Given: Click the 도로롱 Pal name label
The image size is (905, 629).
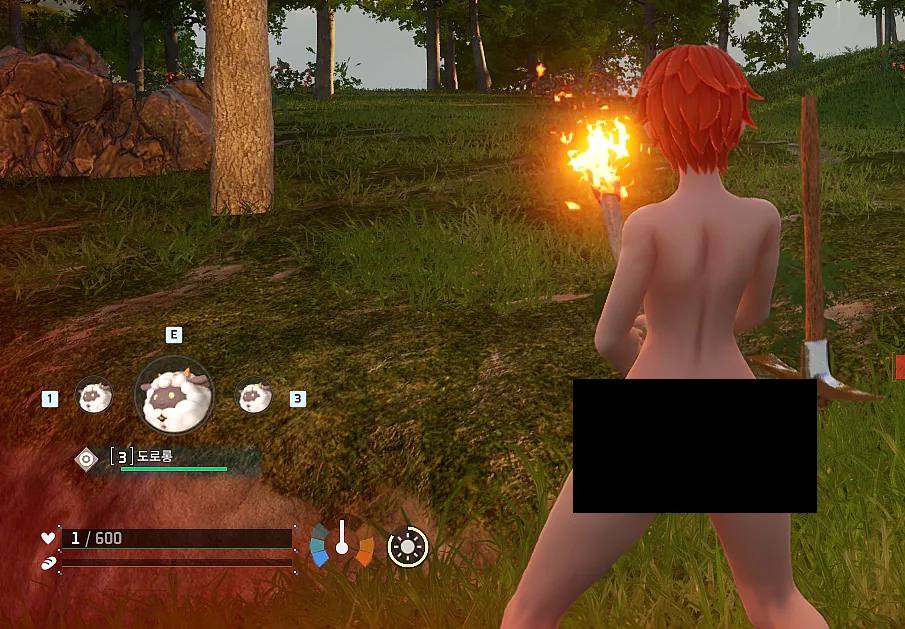Looking at the screenshot, I should [155, 456].
